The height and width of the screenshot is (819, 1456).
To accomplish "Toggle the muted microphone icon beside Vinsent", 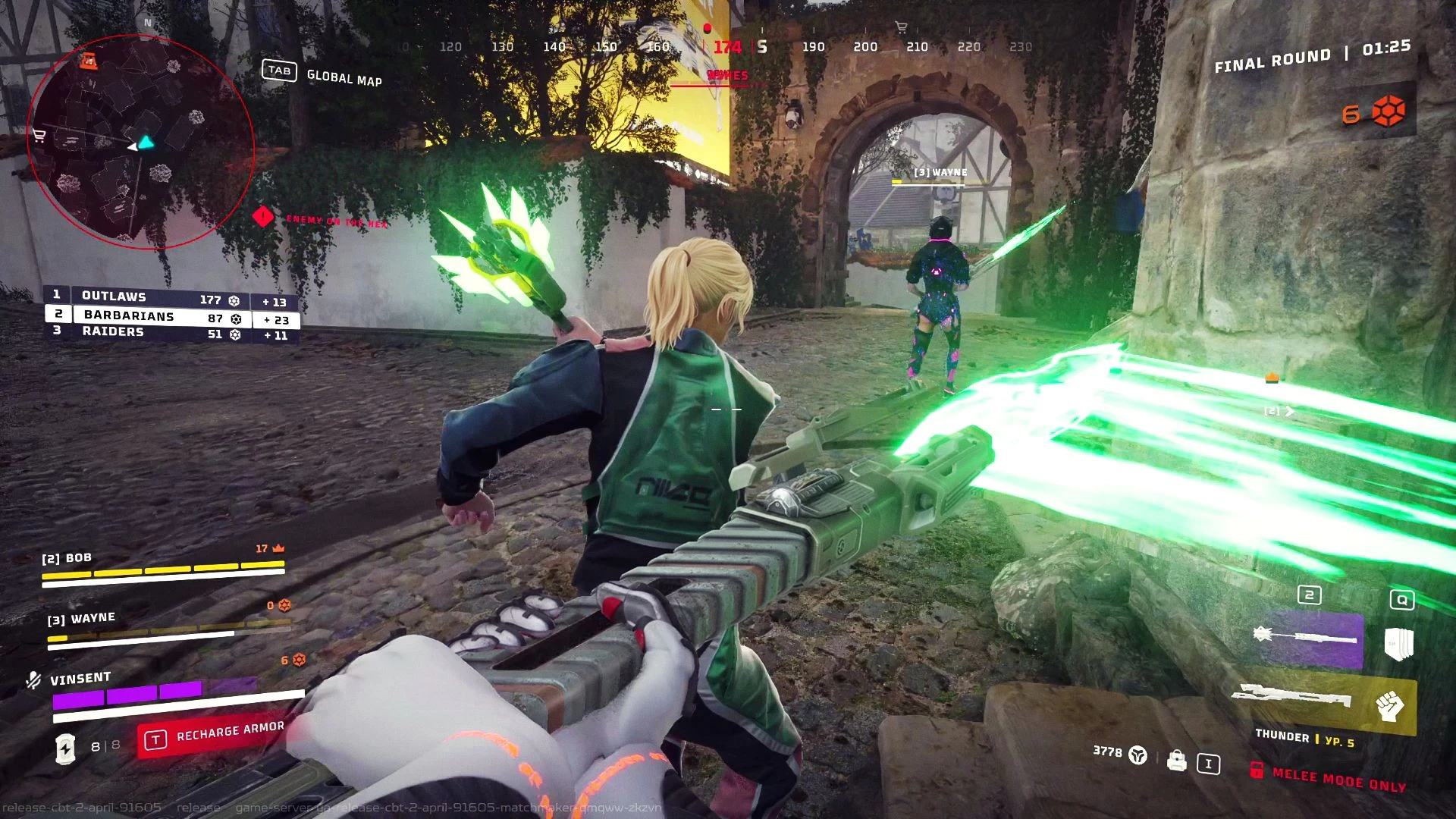I will pos(33,680).
